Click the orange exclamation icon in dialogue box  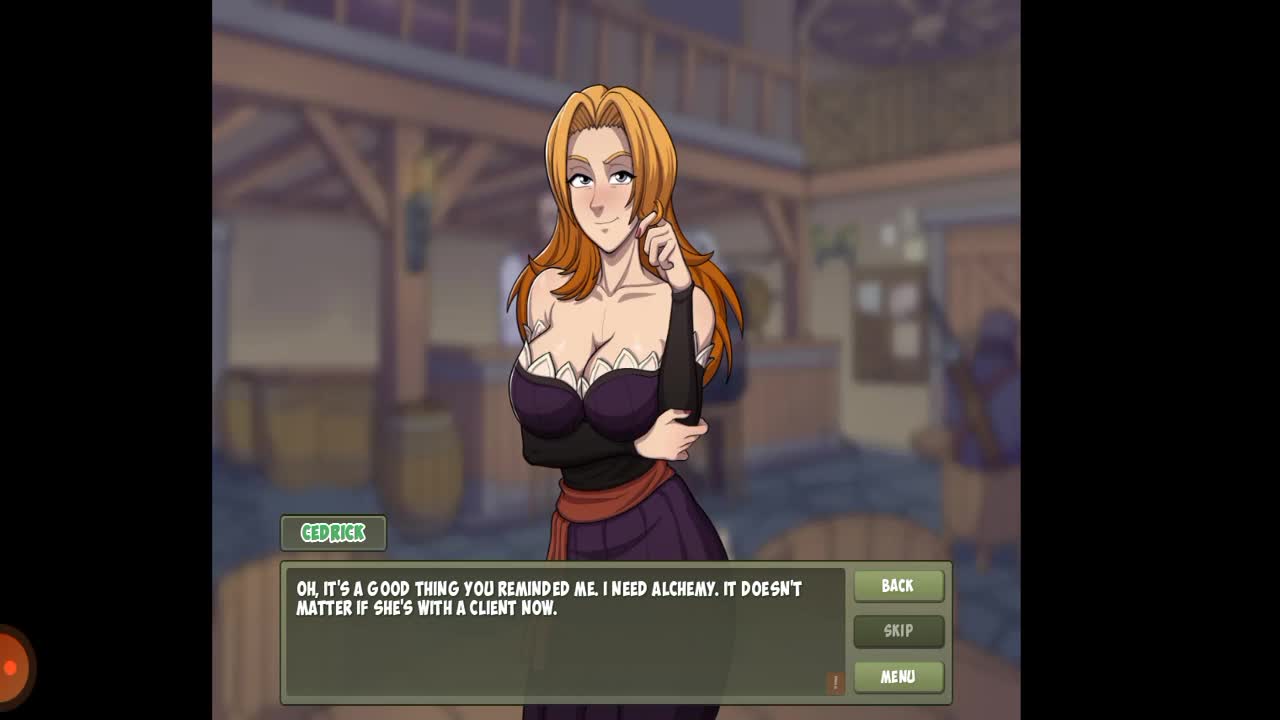pos(835,682)
